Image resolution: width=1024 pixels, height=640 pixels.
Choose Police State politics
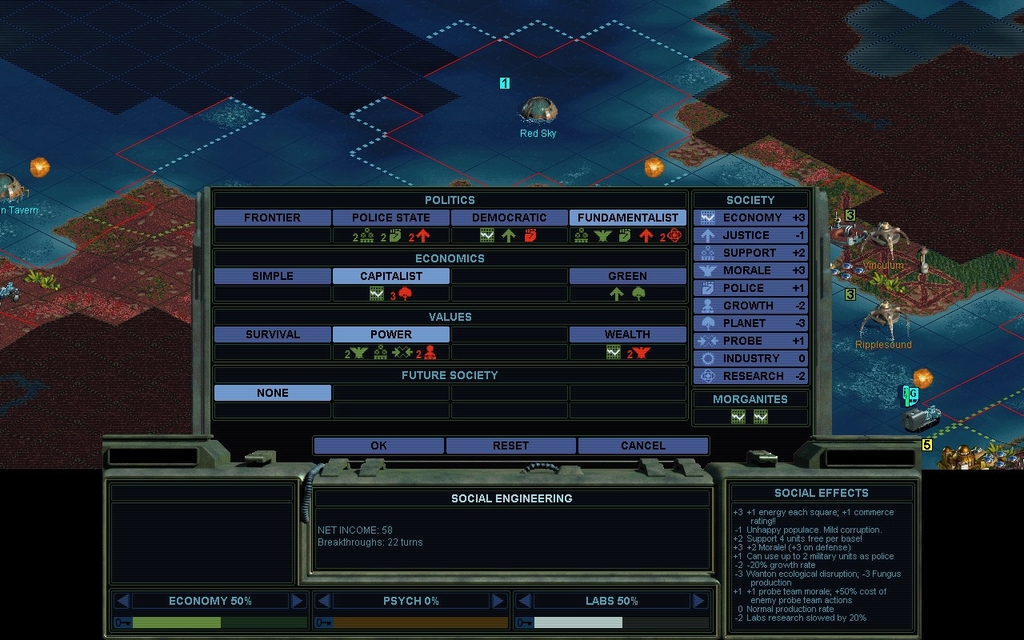click(x=391, y=218)
